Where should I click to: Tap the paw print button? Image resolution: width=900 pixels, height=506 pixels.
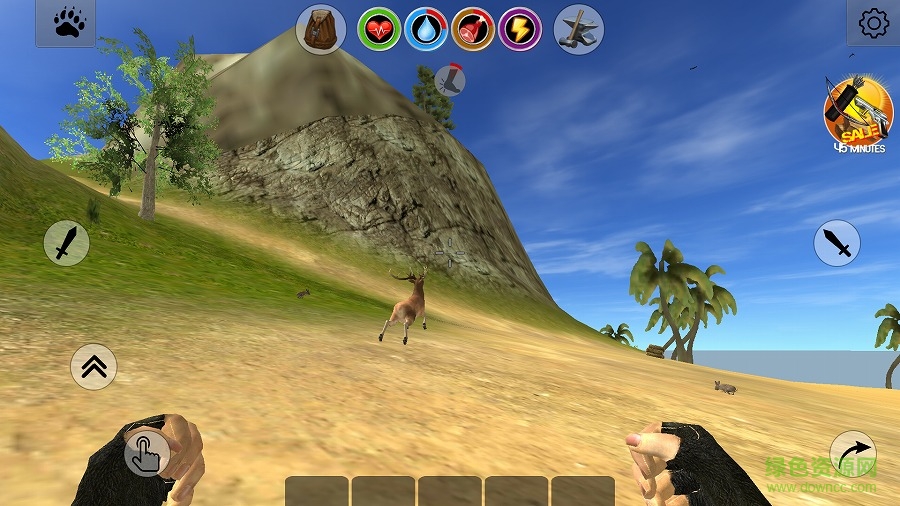click(x=66, y=23)
